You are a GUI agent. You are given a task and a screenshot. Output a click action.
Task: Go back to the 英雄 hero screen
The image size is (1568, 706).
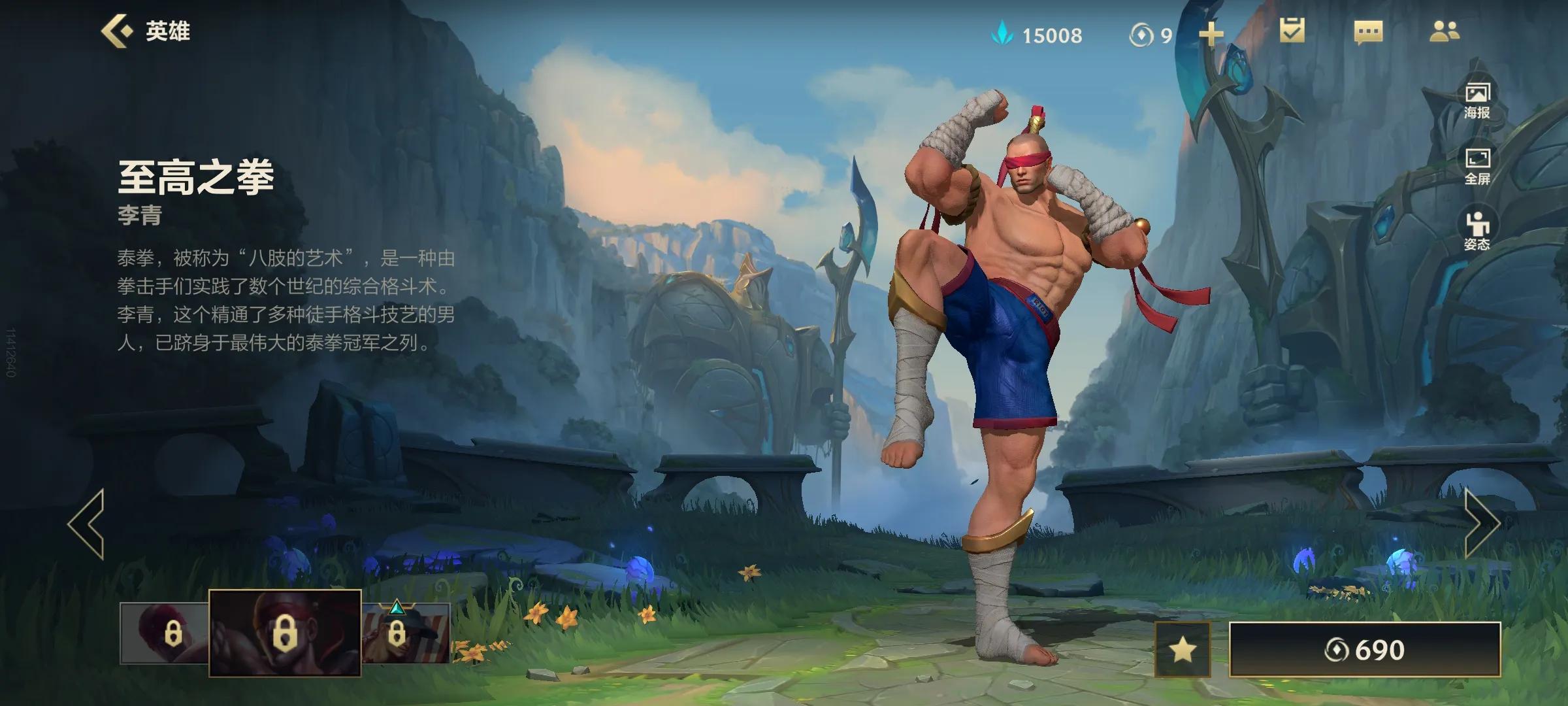tap(145, 31)
